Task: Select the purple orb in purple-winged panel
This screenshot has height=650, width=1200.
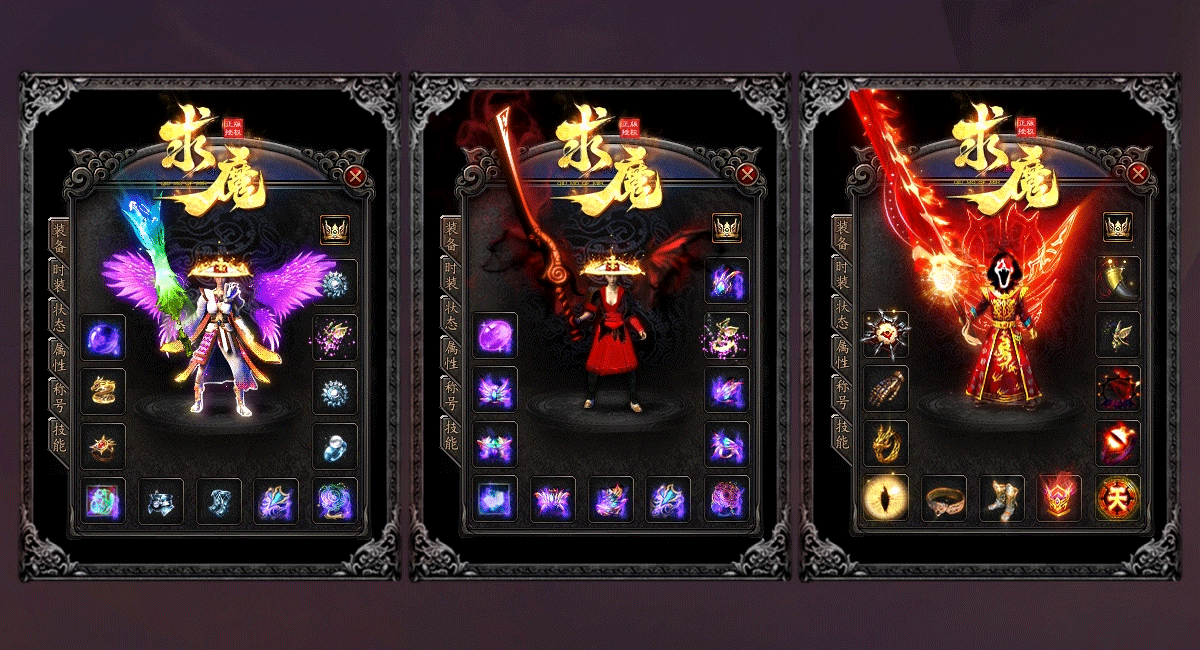Action: 102,337
